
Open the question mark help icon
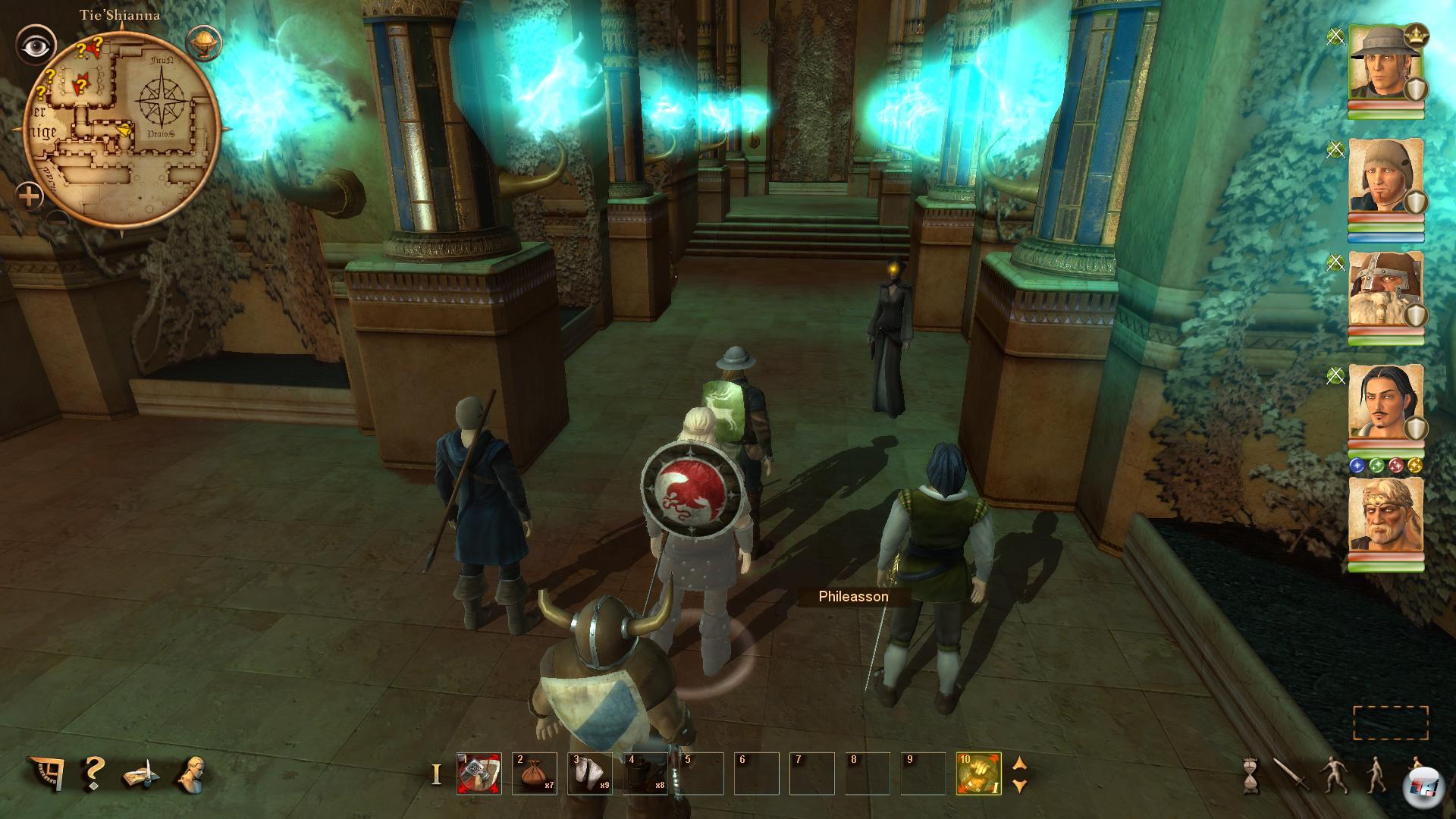(93, 773)
